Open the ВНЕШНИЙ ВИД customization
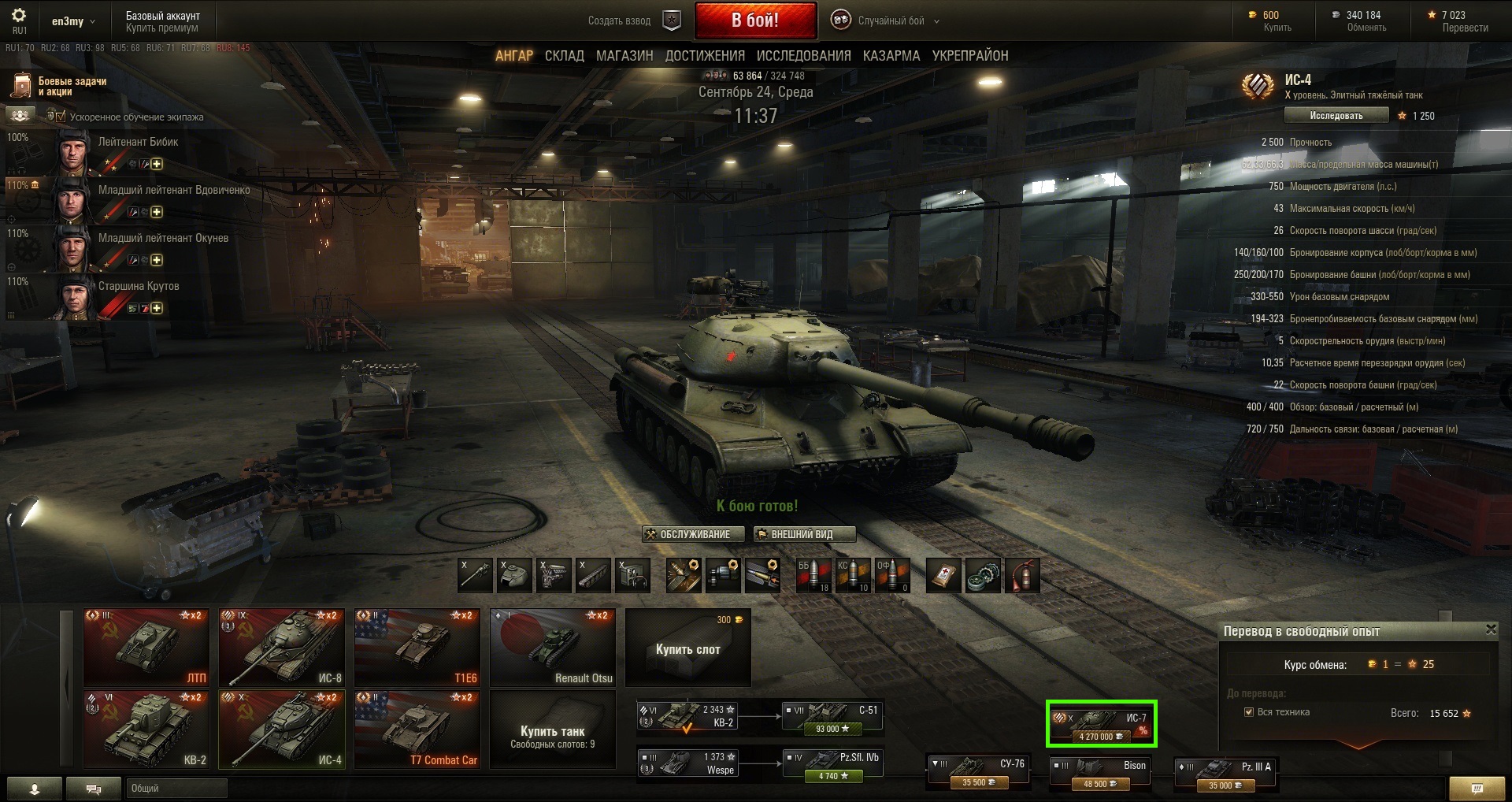The width and height of the screenshot is (1512, 802). (803, 534)
